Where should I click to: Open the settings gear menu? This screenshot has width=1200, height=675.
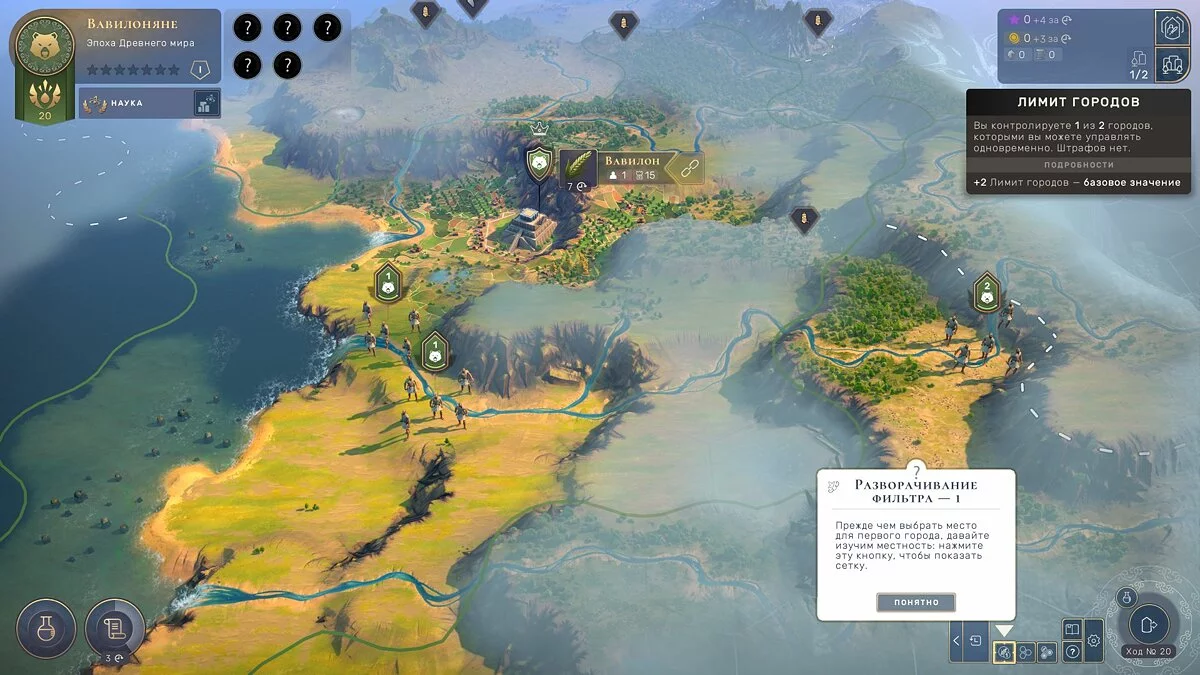[x=1094, y=640]
